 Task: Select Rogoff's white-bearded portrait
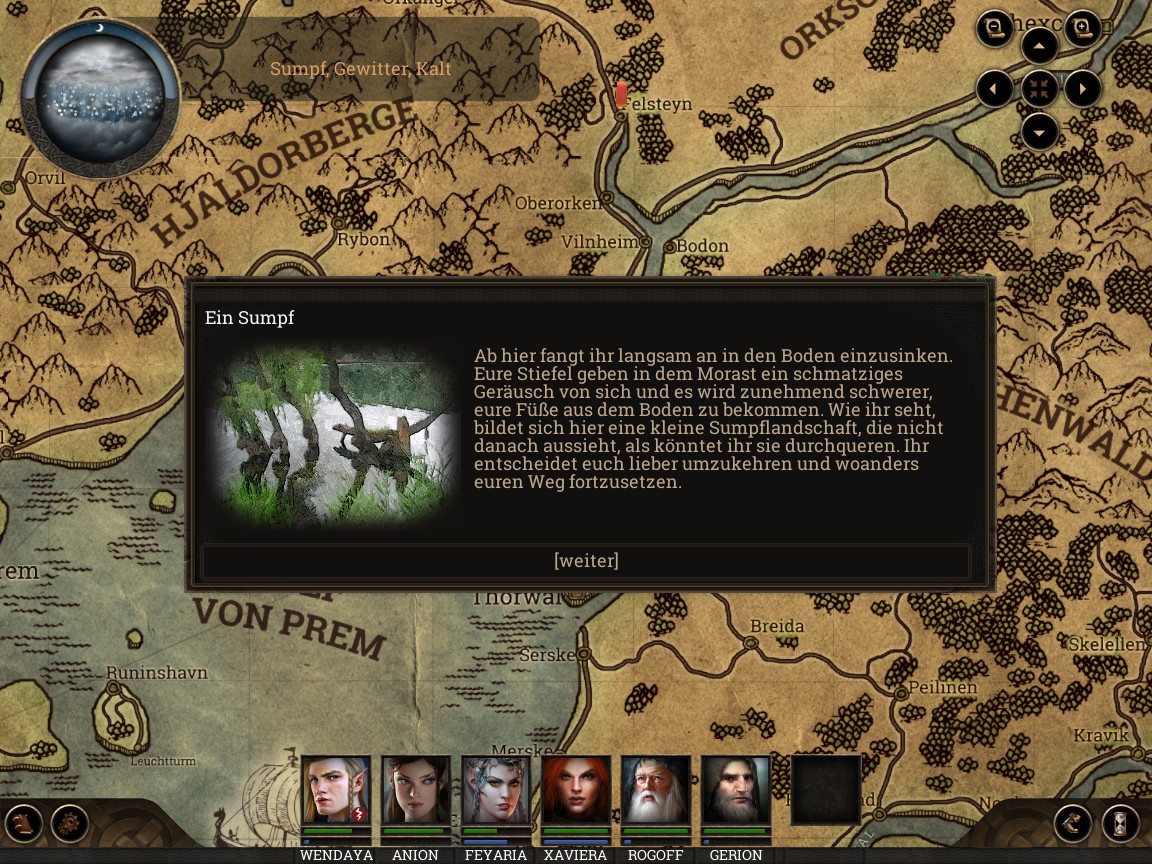656,790
